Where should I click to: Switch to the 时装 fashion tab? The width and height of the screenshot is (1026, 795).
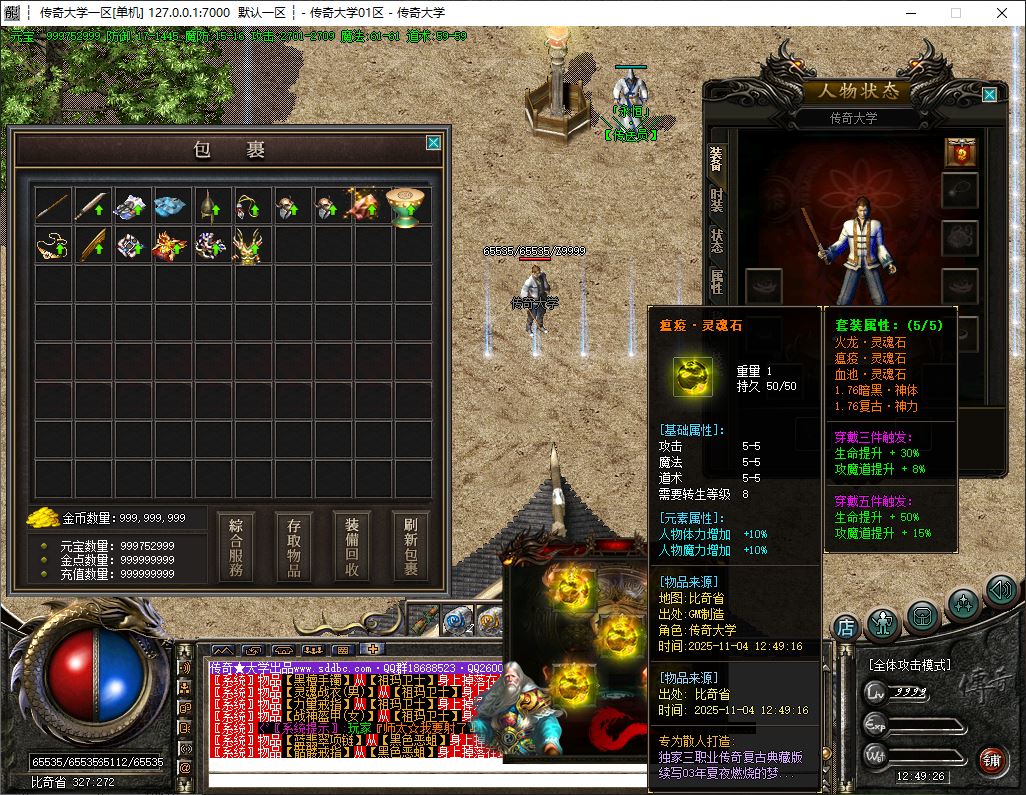click(x=716, y=198)
